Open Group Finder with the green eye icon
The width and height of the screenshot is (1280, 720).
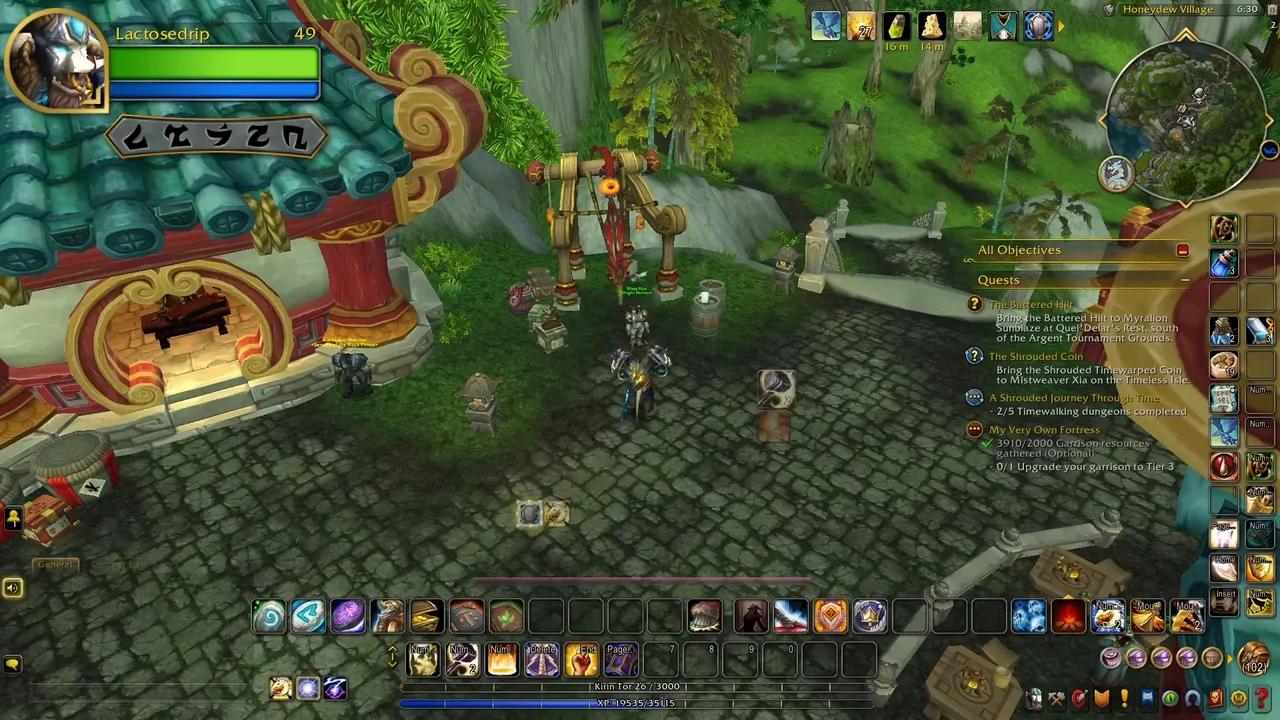pos(1171,698)
